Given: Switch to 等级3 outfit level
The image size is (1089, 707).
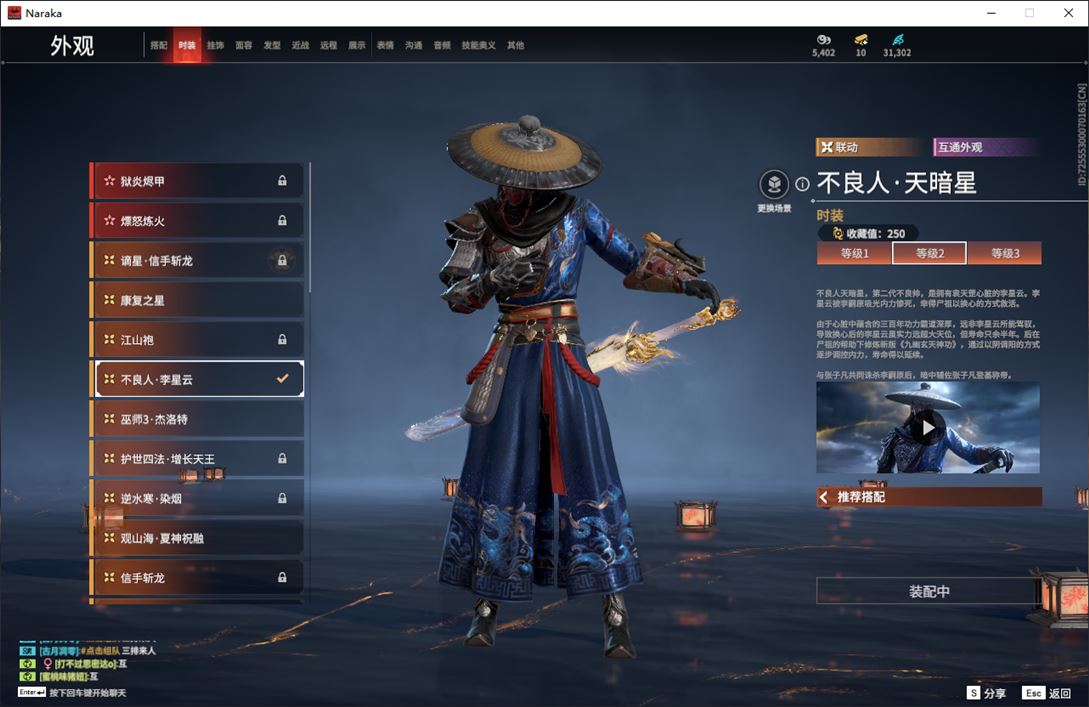Looking at the screenshot, I should point(1004,254).
